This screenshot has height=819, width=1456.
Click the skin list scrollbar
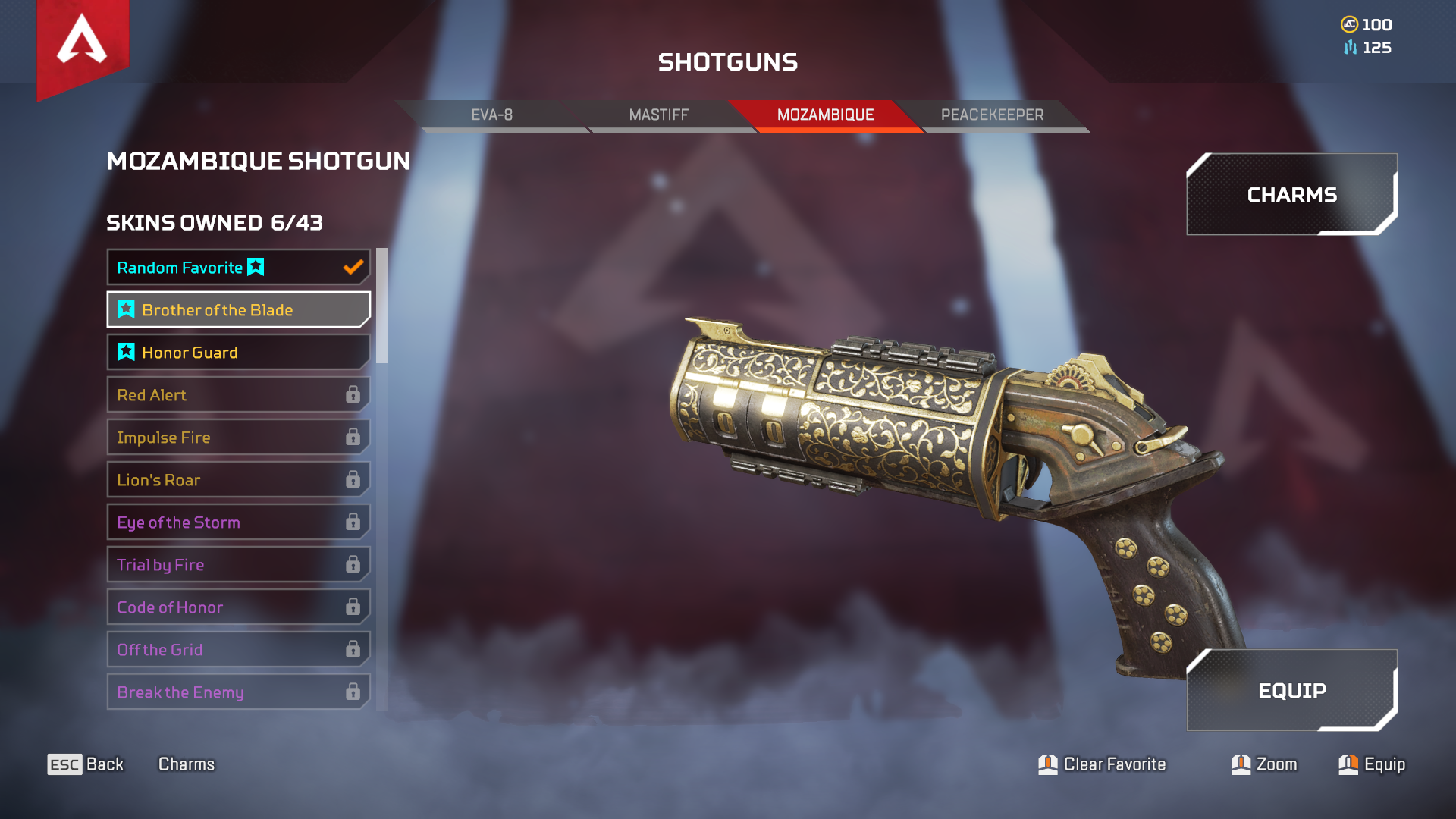pyautogui.click(x=382, y=306)
